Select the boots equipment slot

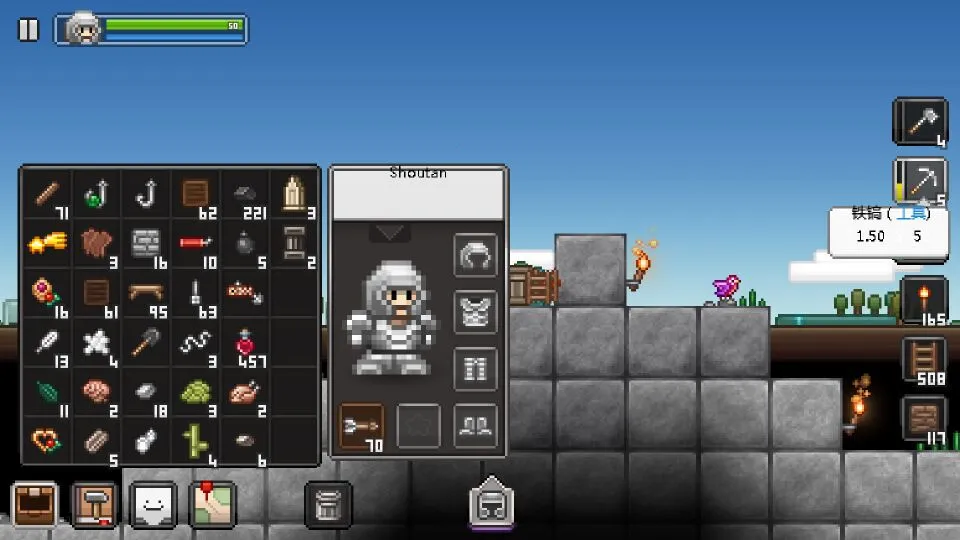click(476, 425)
